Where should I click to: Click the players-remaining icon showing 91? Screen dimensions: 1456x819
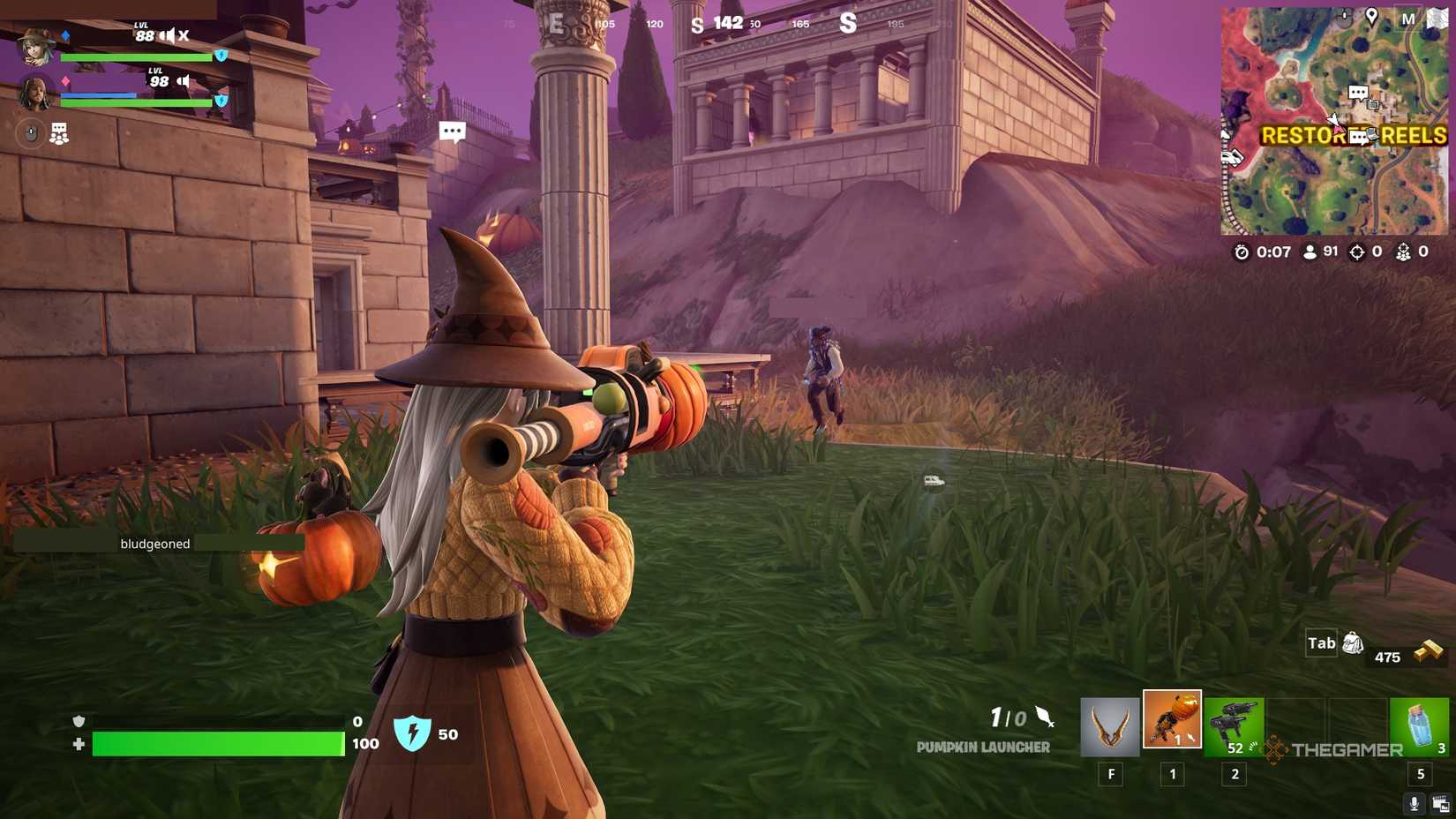pos(1310,252)
